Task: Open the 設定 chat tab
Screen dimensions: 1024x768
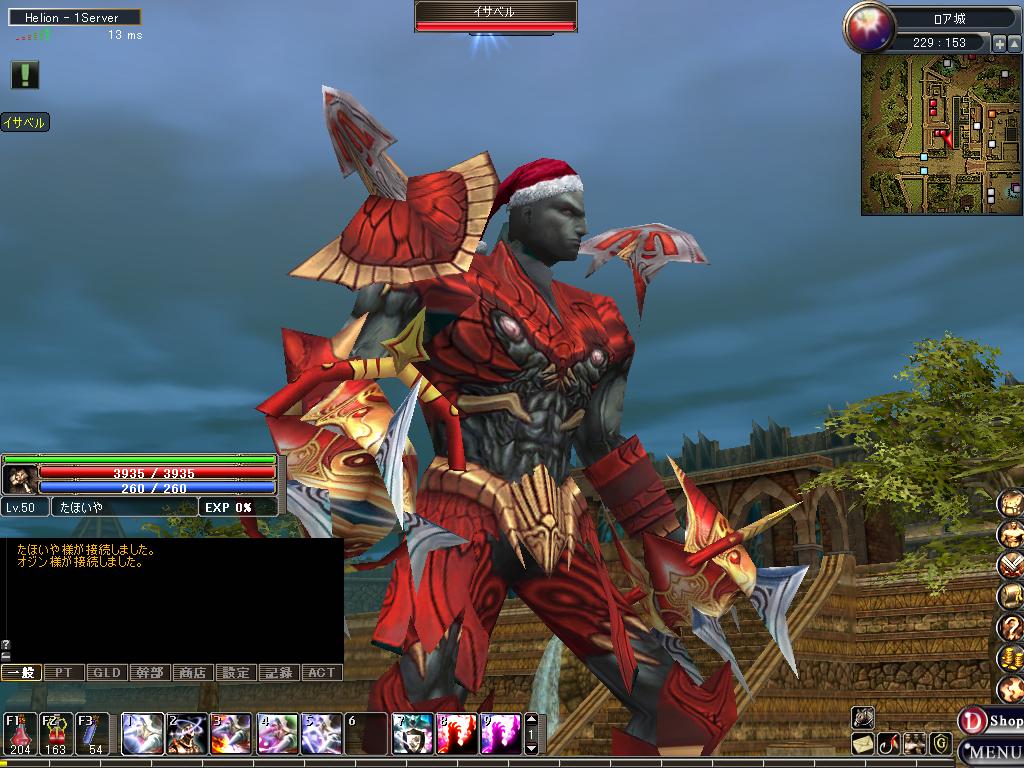Action: [236, 673]
